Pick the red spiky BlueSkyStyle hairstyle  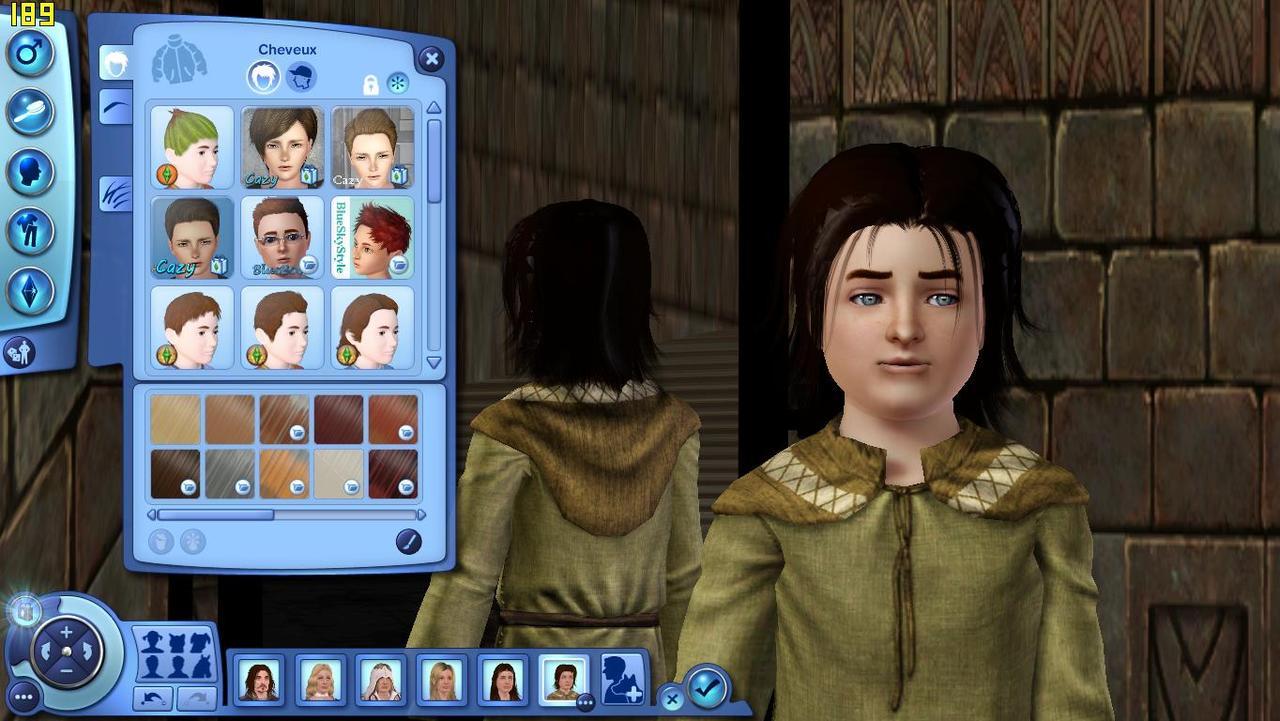[373, 237]
